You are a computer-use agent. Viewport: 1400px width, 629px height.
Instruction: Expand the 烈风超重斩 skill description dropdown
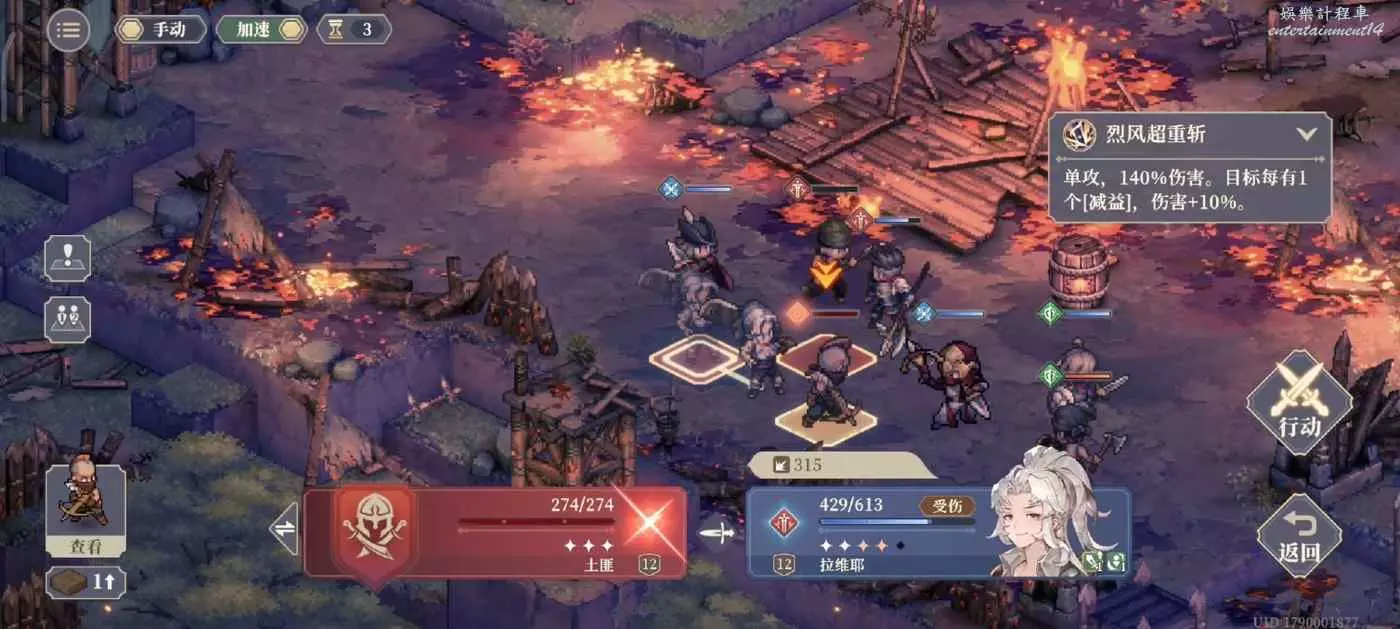pyautogui.click(x=1306, y=134)
